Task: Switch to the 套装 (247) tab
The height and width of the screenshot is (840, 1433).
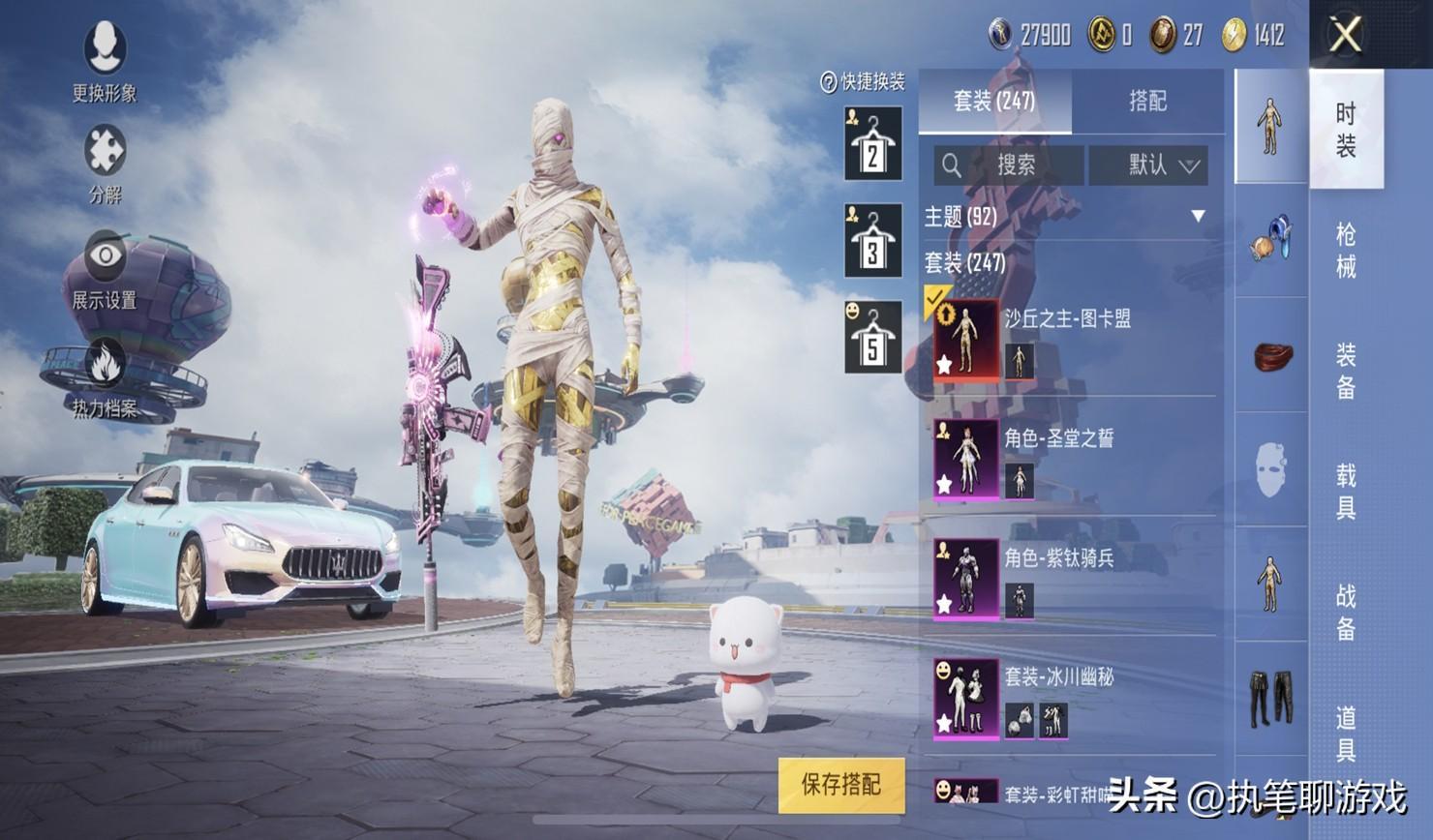Action: coord(994,101)
